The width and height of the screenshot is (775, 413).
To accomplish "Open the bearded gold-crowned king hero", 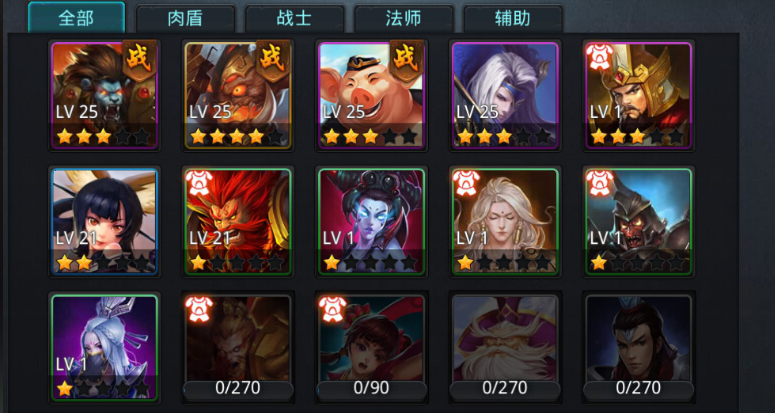I will (x=638, y=93).
